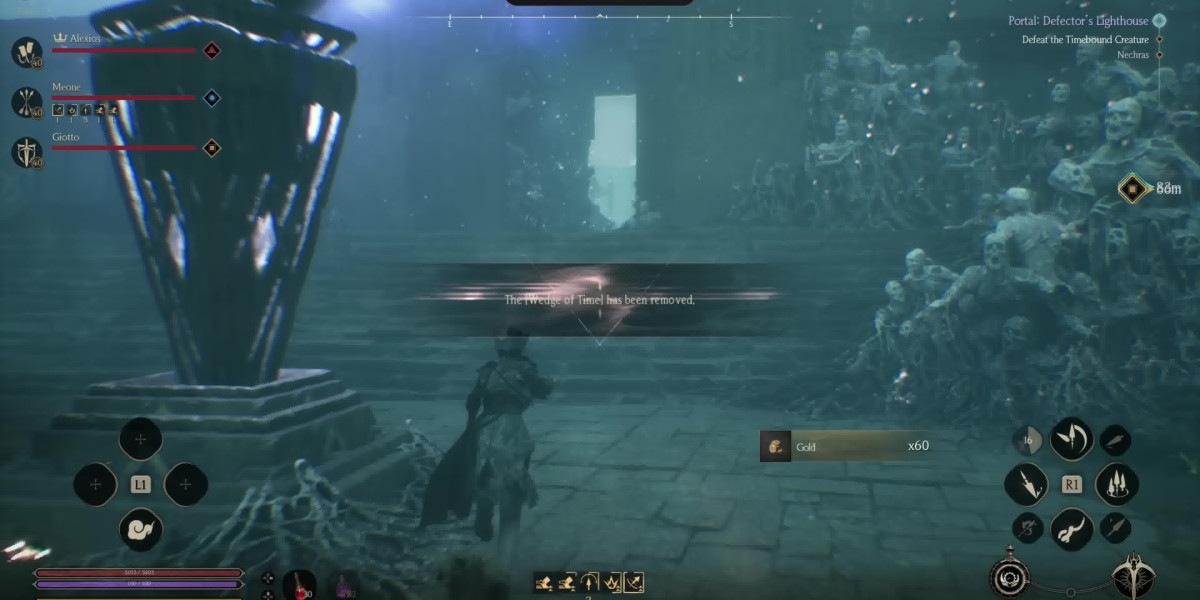This screenshot has height=600, width=1200.
Task: Select the round pocket-watch medallion icon
Action: coord(1008,577)
